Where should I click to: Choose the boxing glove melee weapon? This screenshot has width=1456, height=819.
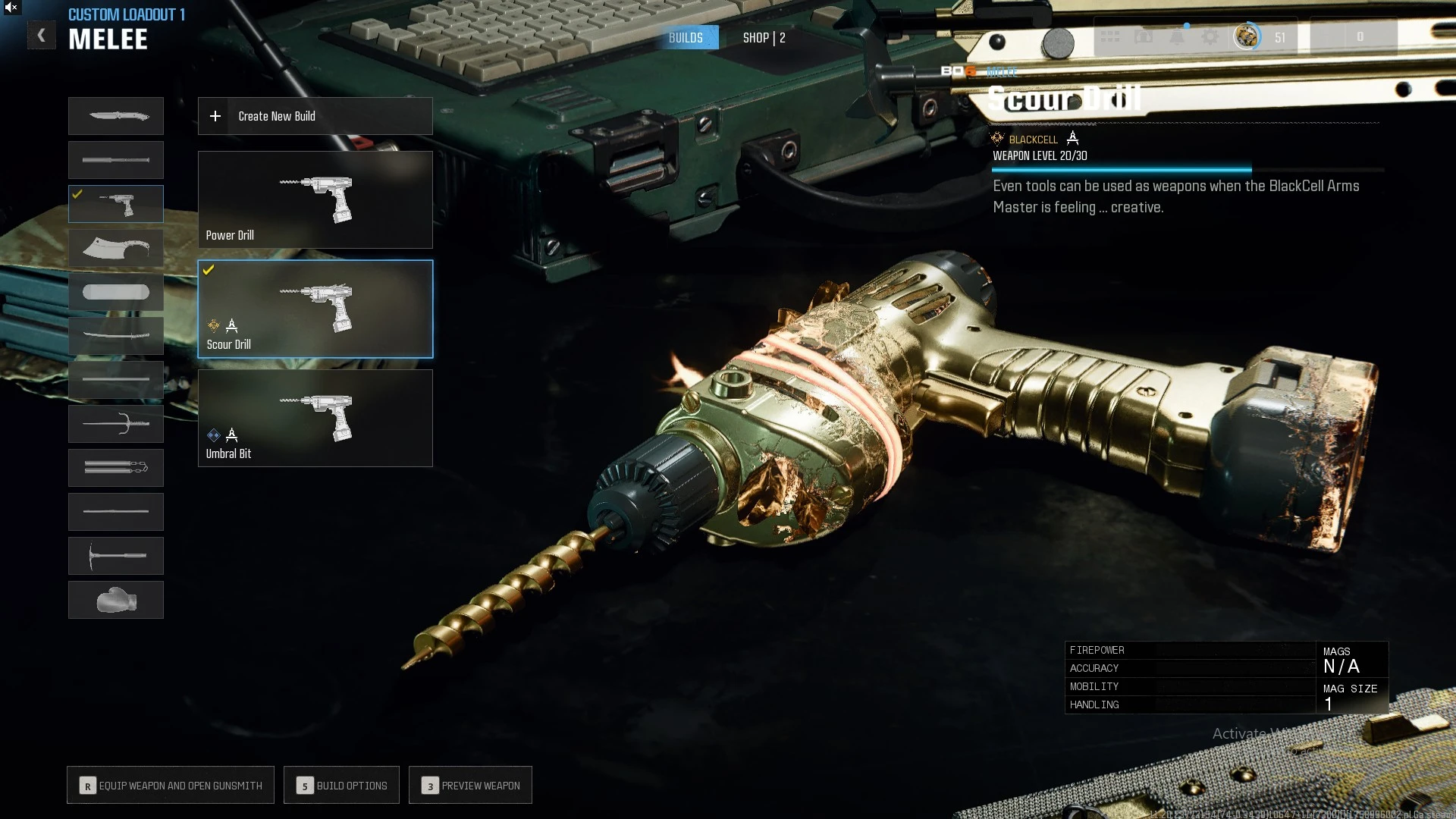click(x=116, y=600)
